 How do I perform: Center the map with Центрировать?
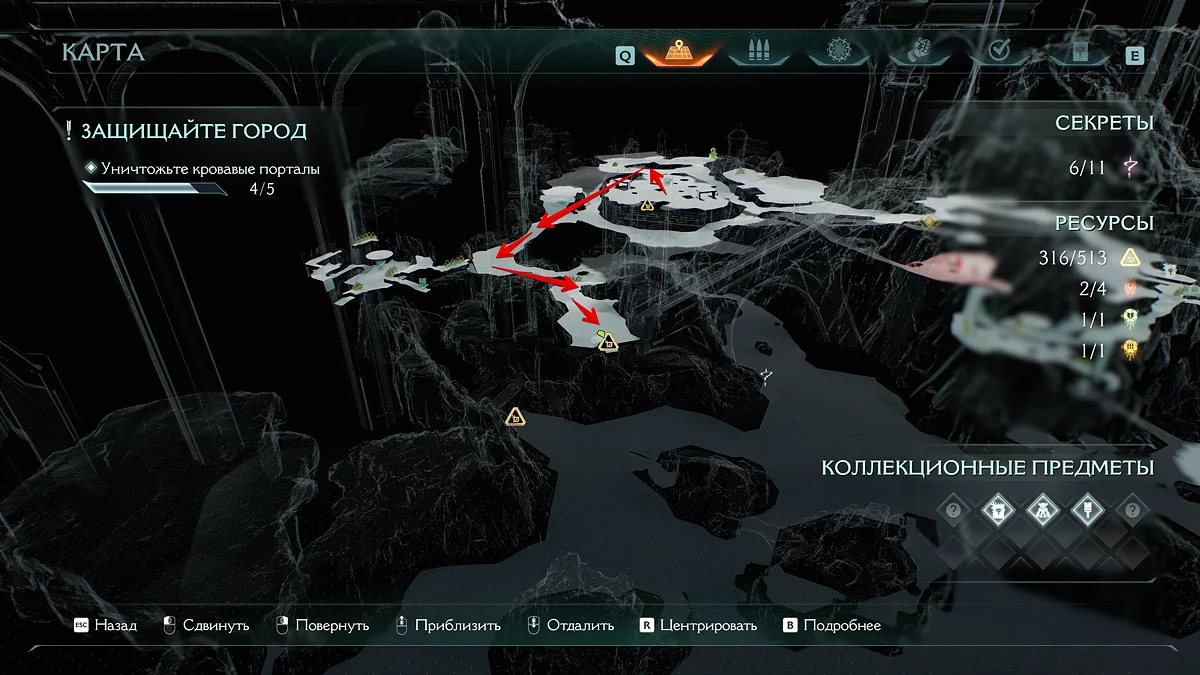(698, 626)
